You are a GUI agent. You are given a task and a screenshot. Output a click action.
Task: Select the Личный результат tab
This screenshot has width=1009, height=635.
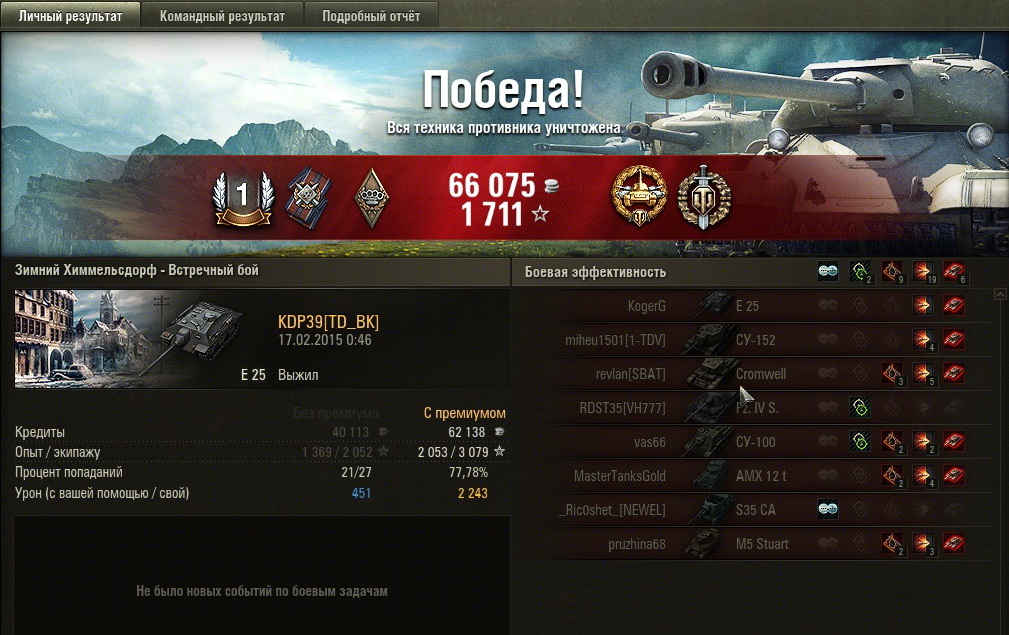click(70, 16)
